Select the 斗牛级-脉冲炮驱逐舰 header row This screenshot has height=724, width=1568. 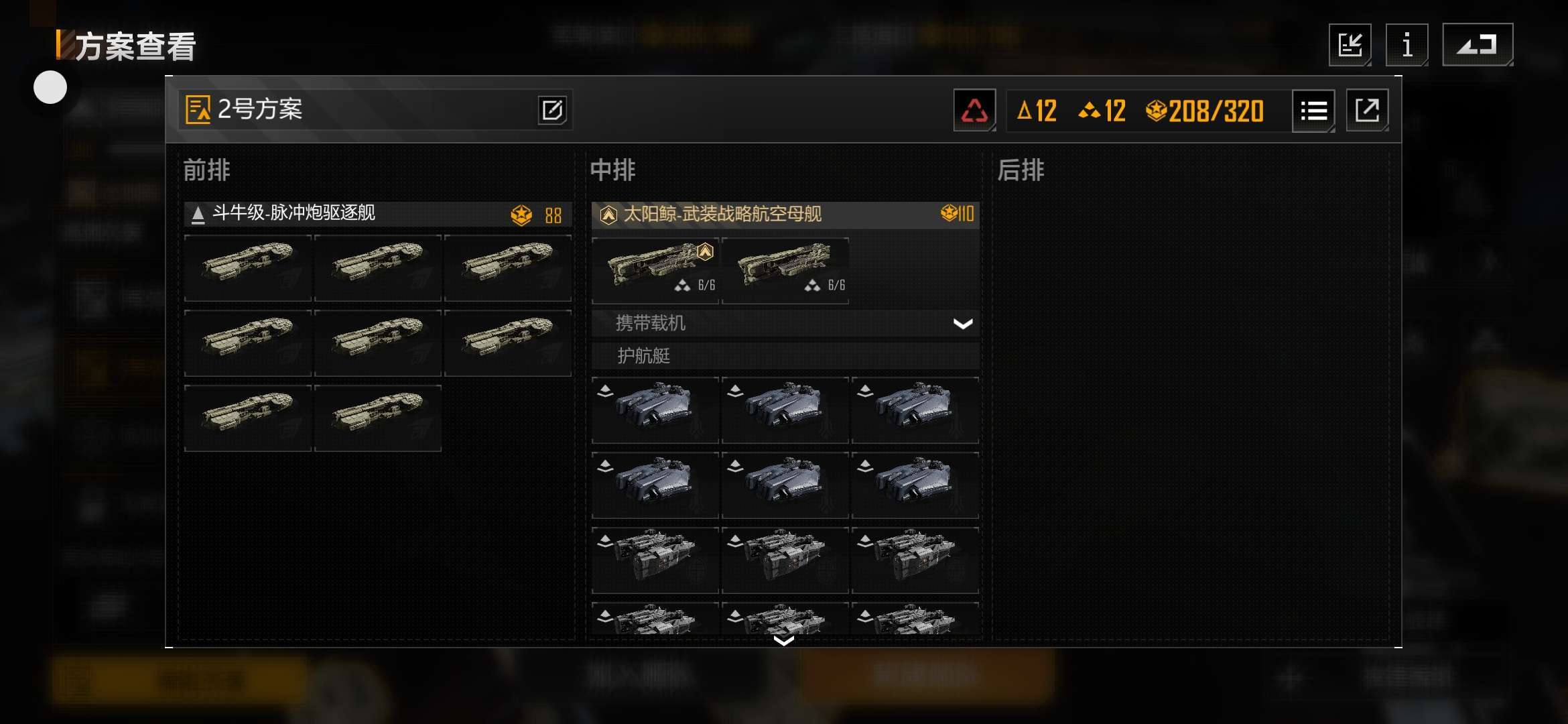click(x=378, y=214)
